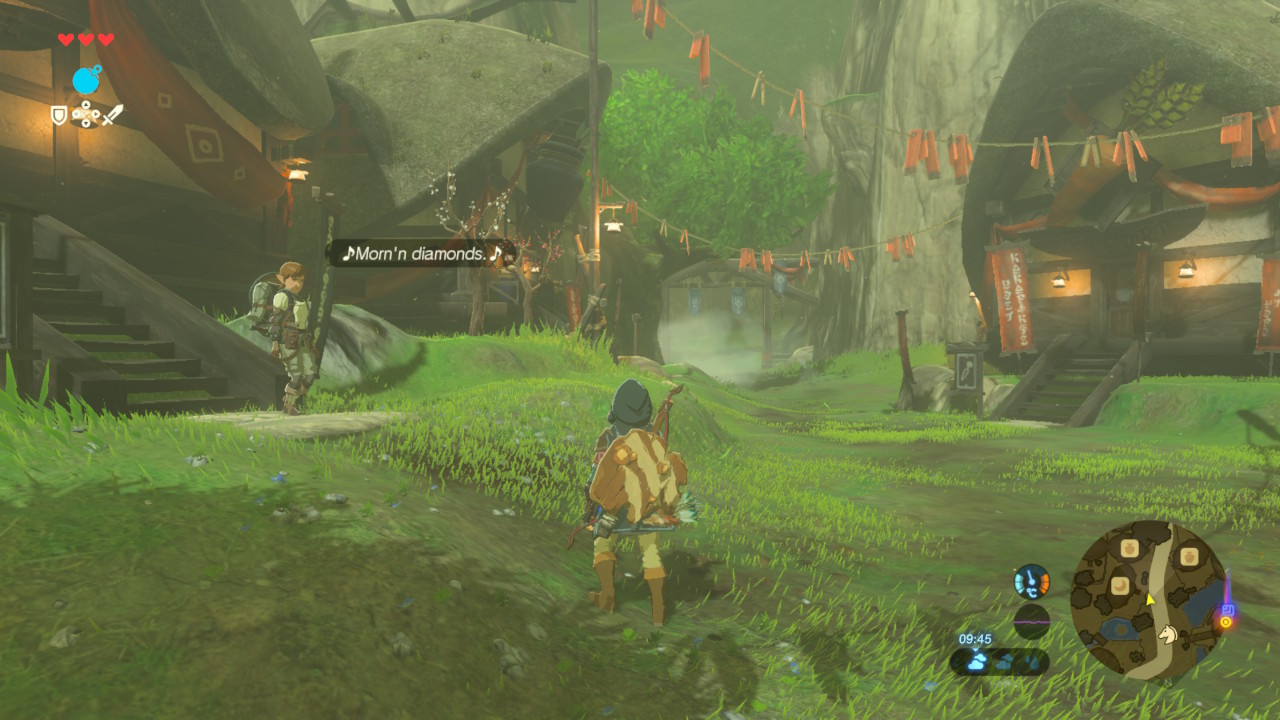This screenshot has width=1280, height=720.
Task: Click the shield quick-select icon
Action: [59, 116]
